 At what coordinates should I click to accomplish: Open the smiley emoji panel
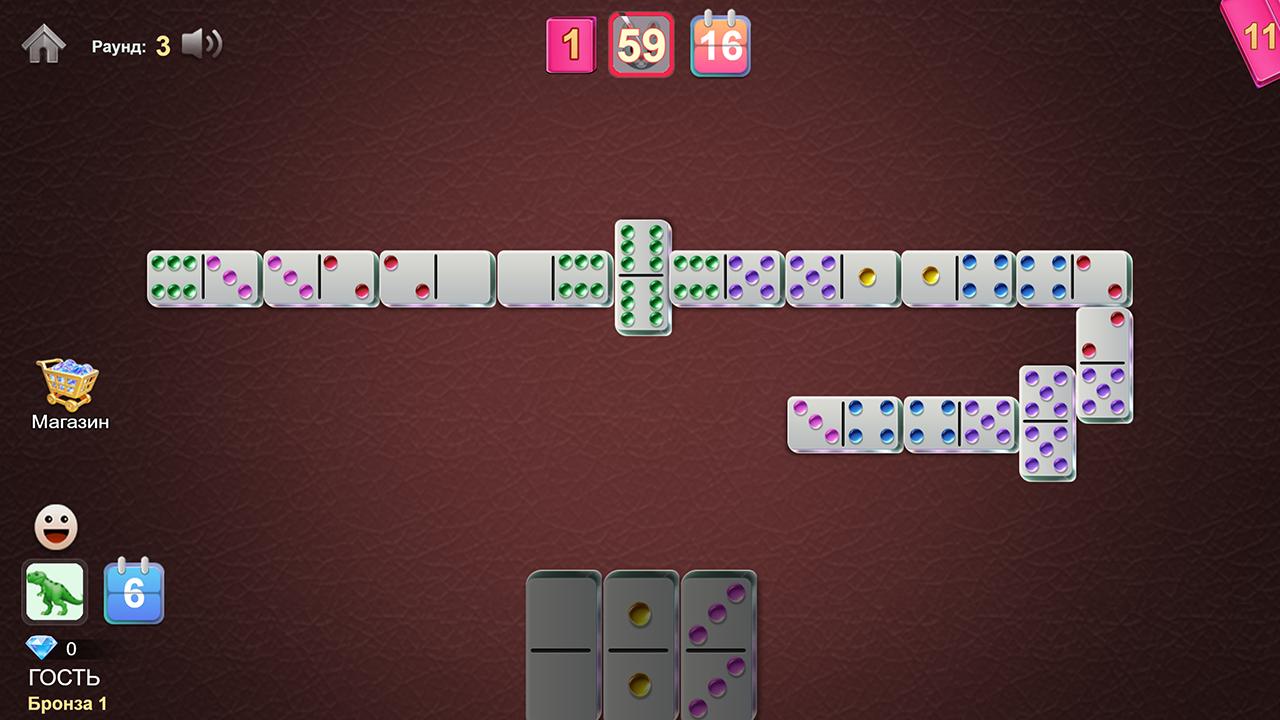55,526
